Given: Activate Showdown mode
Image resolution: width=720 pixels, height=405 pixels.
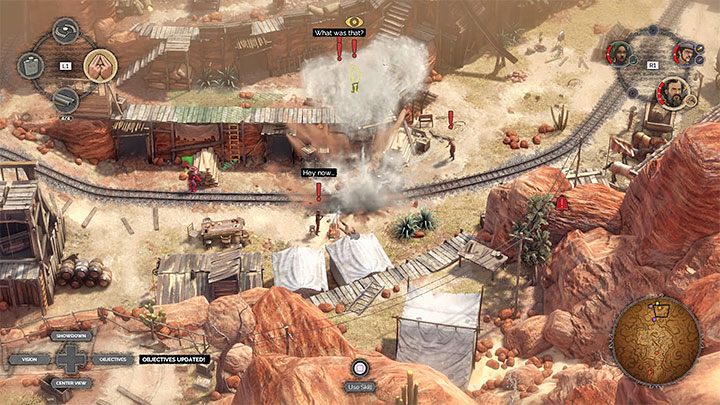Looking at the screenshot, I should (x=70, y=338).
